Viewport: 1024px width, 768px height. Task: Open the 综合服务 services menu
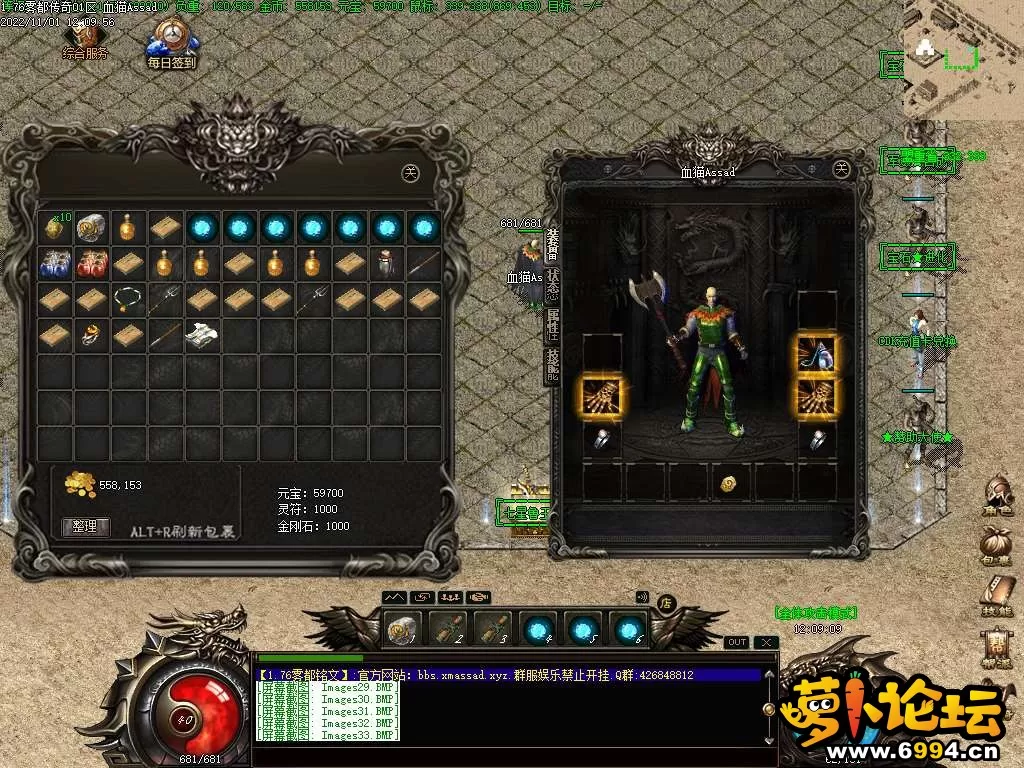pos(85,40)
